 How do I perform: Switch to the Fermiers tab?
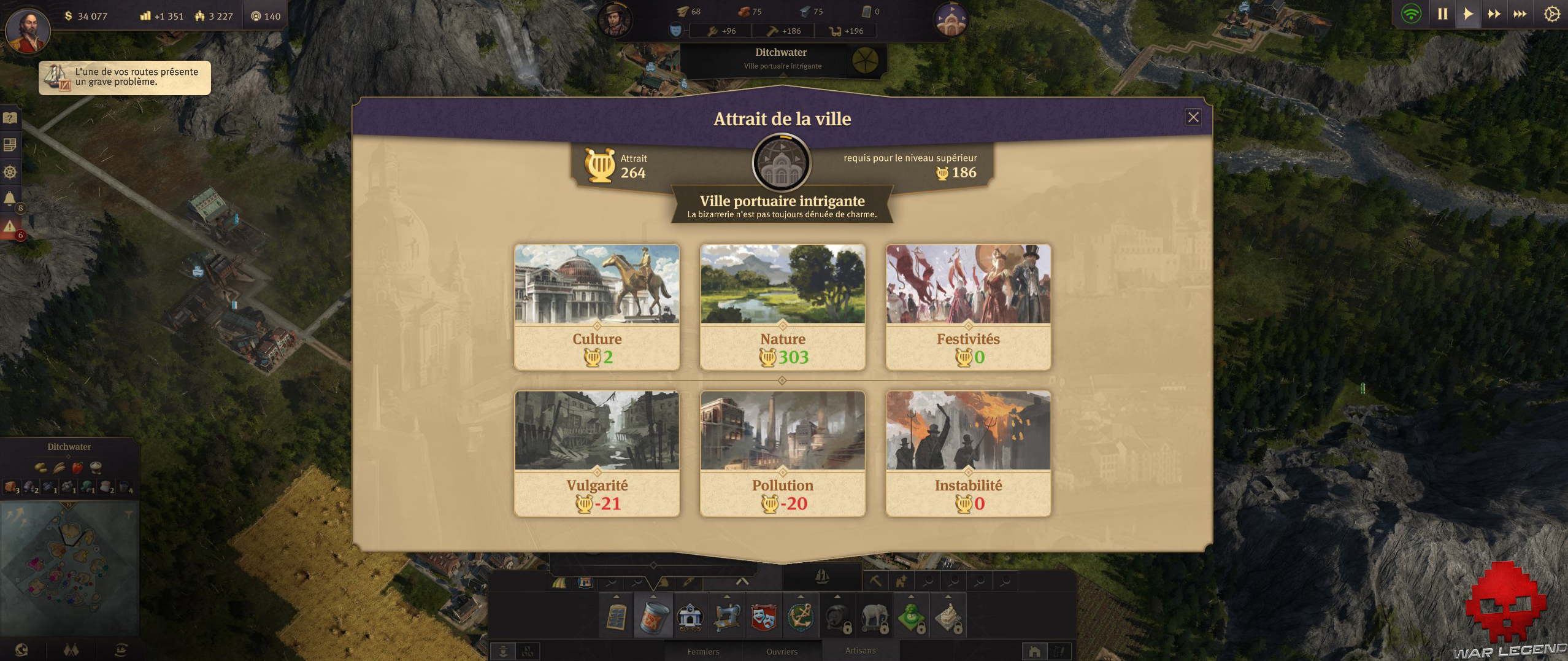click(x=704, y=652)
